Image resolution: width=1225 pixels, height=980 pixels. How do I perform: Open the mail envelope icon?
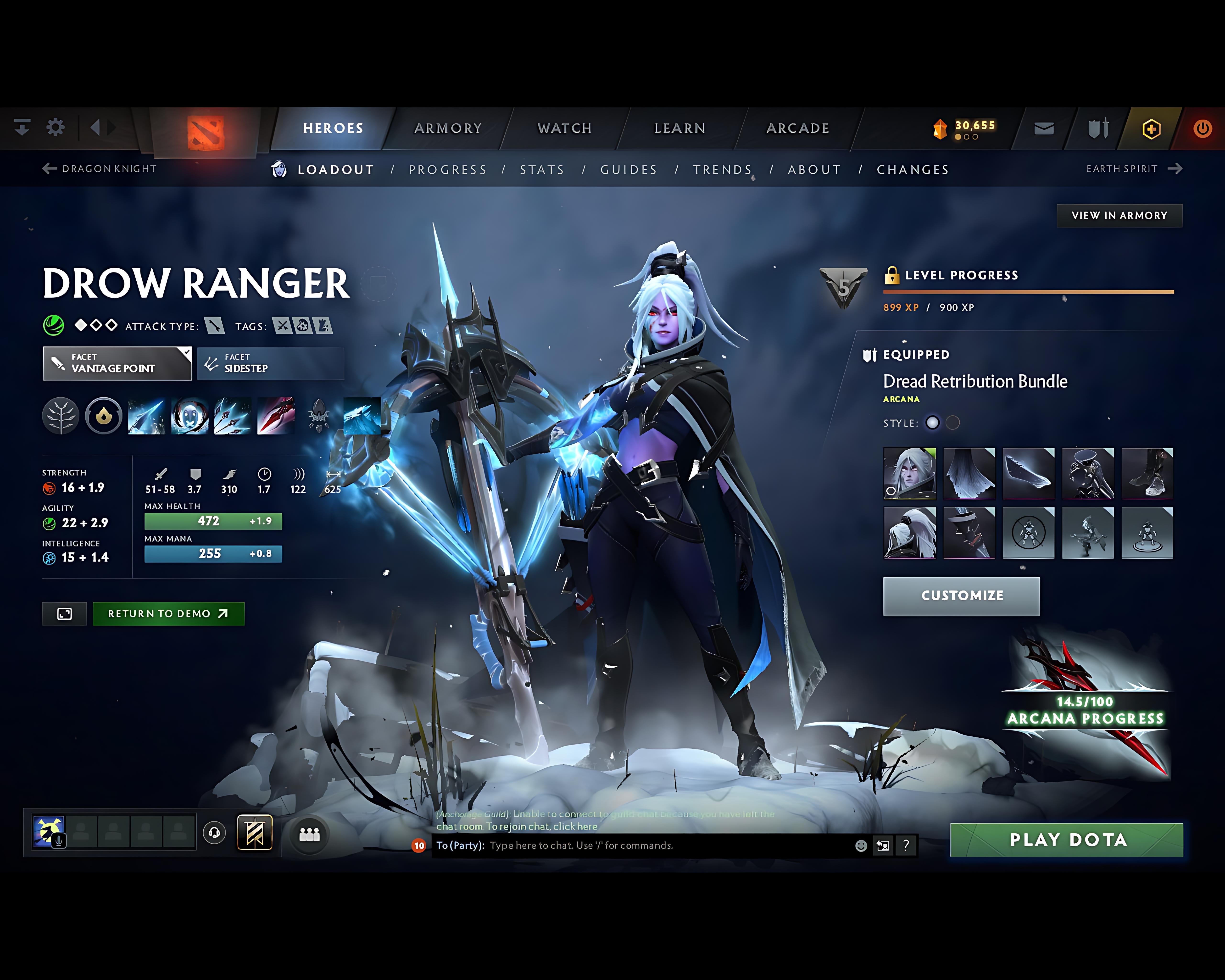click(1044, 129)
